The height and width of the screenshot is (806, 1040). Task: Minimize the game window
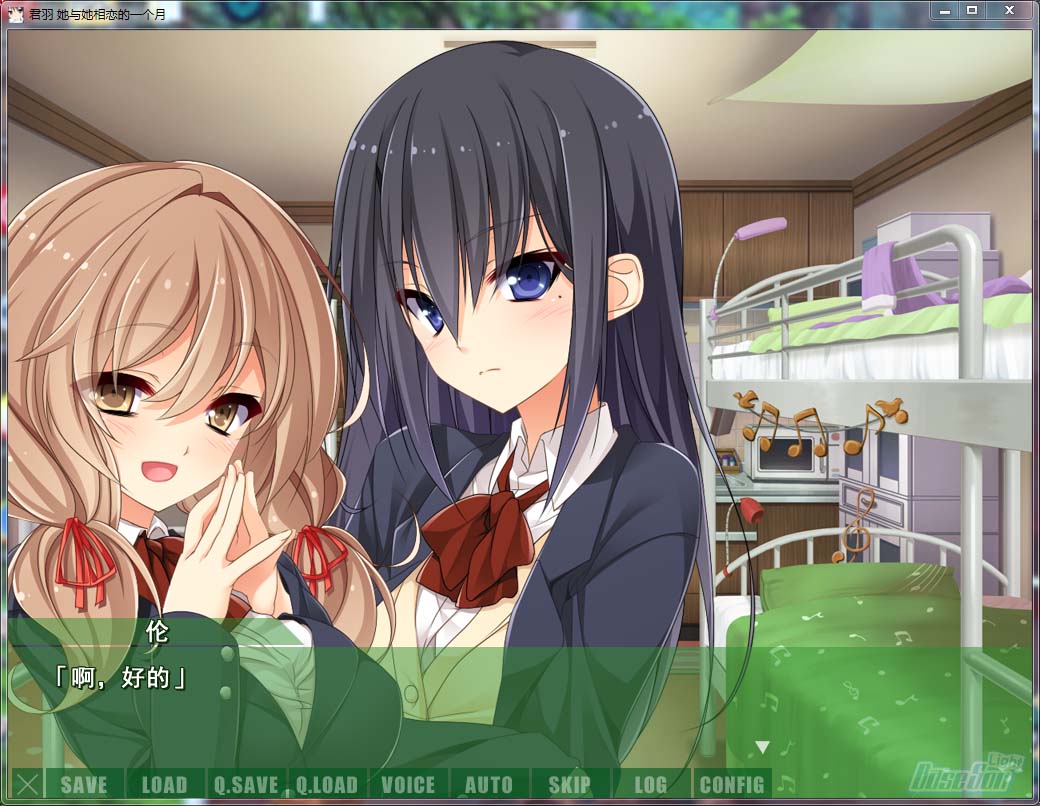[945, 10]
